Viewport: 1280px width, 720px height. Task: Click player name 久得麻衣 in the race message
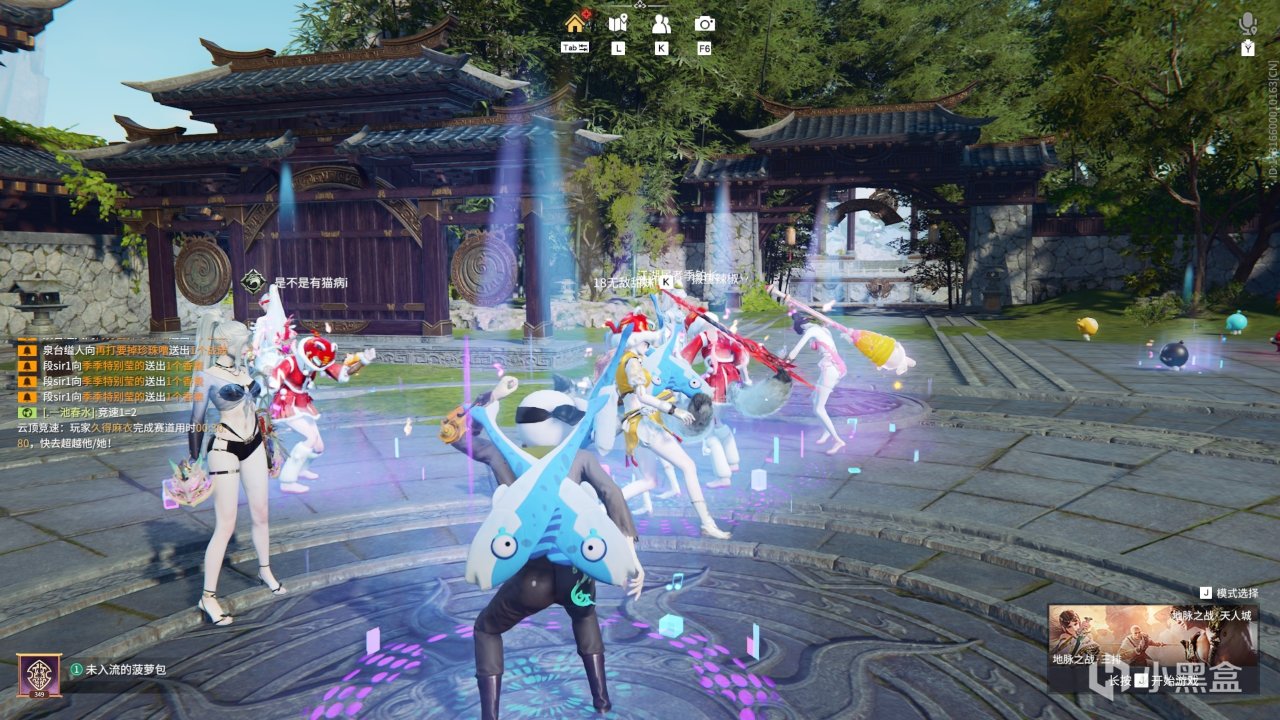pos(115,428)
